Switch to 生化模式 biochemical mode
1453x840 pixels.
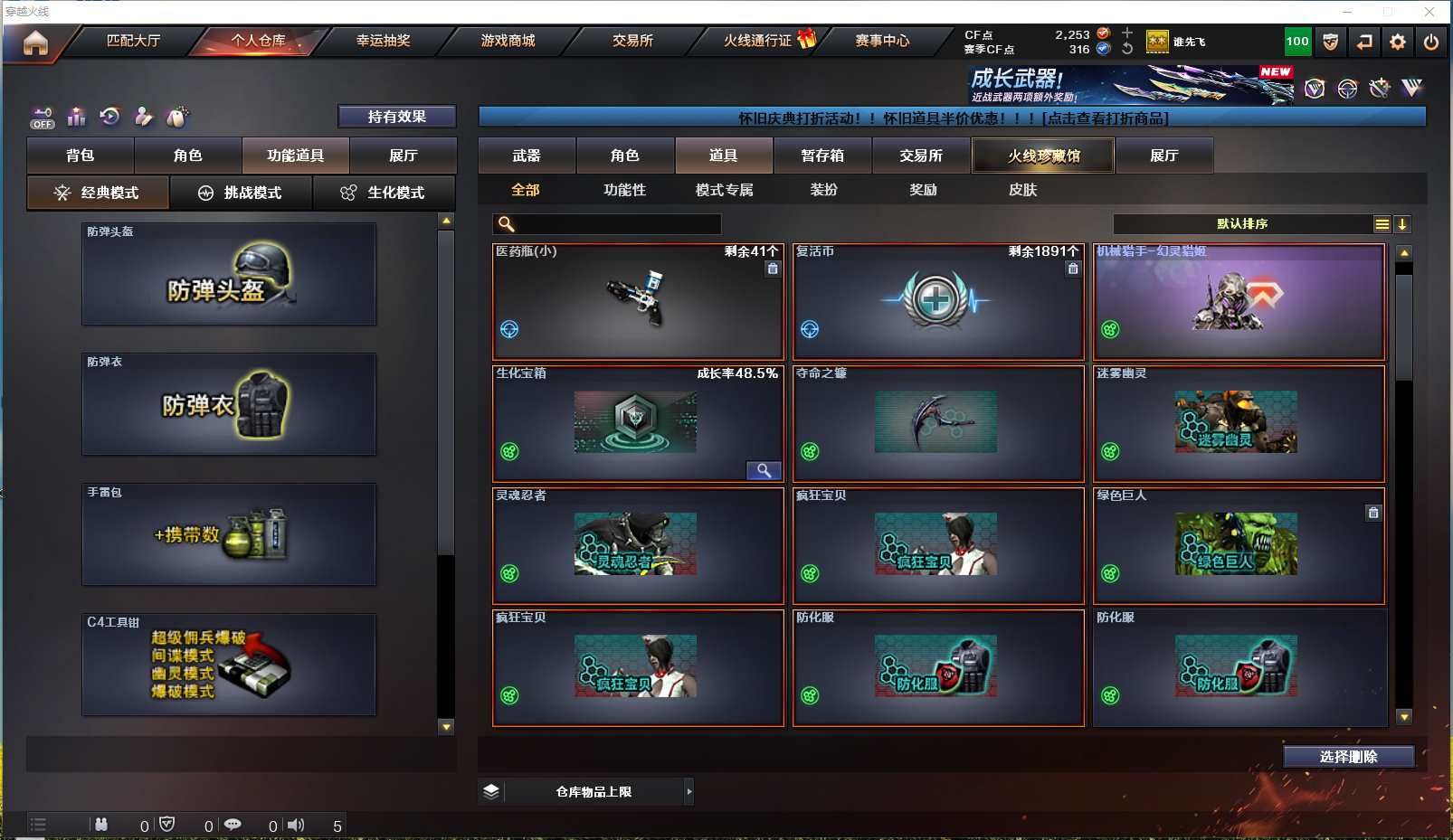[x=384, y=193]
